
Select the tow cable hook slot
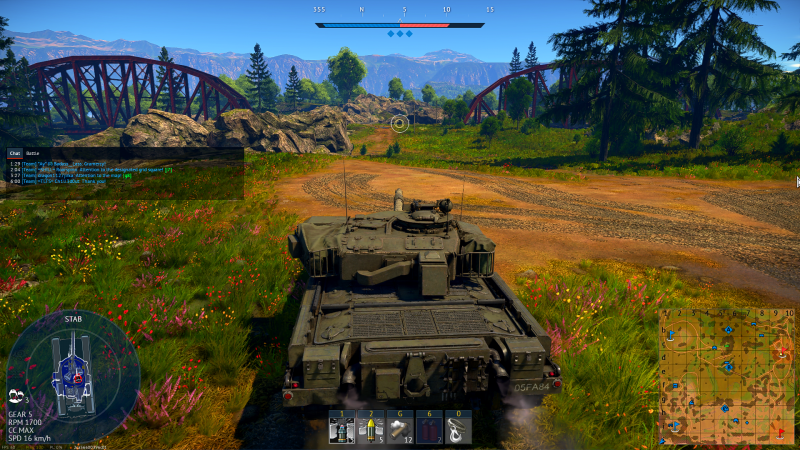coord(457,429)
